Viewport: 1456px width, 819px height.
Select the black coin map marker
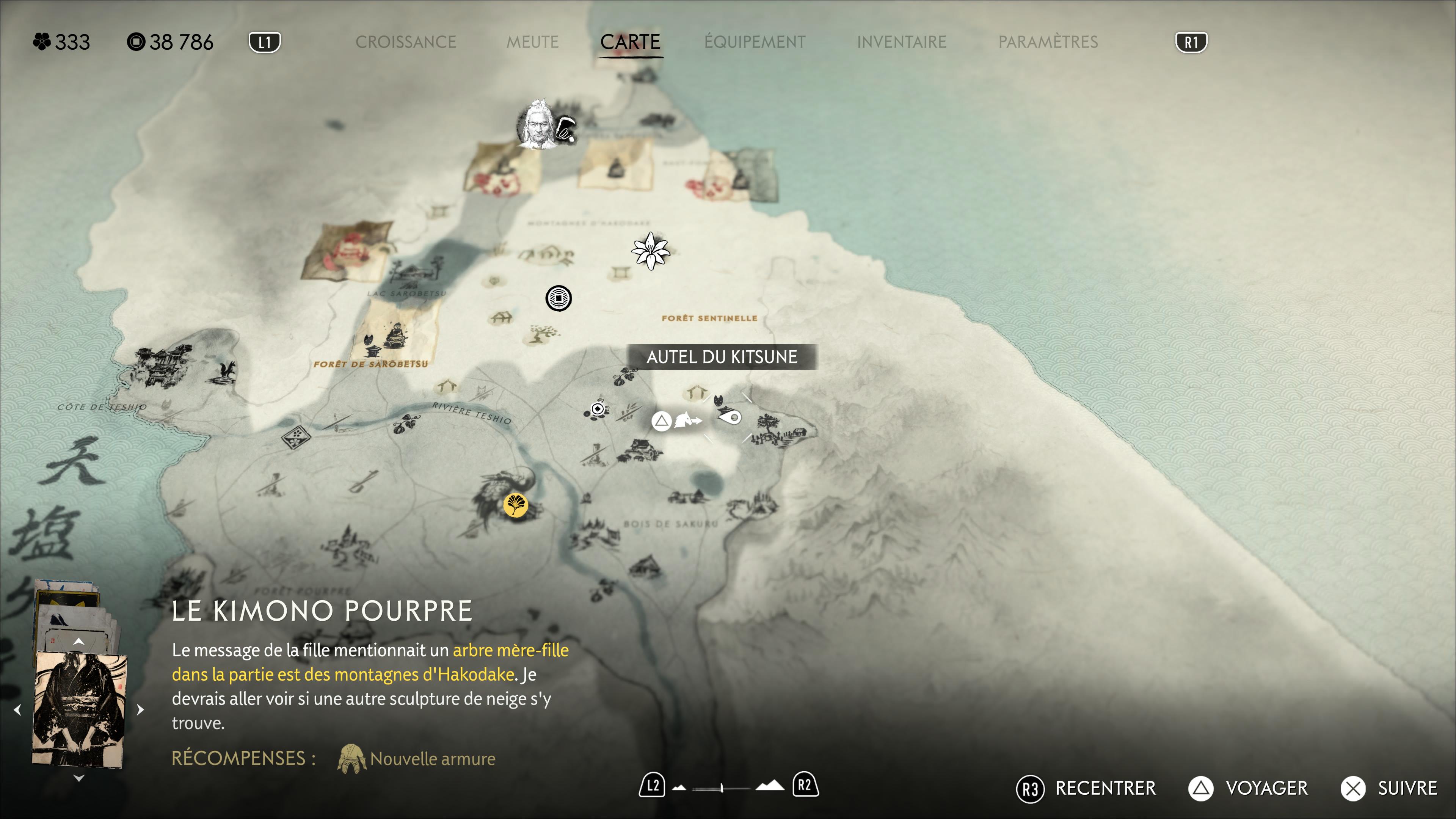(558, 298)
